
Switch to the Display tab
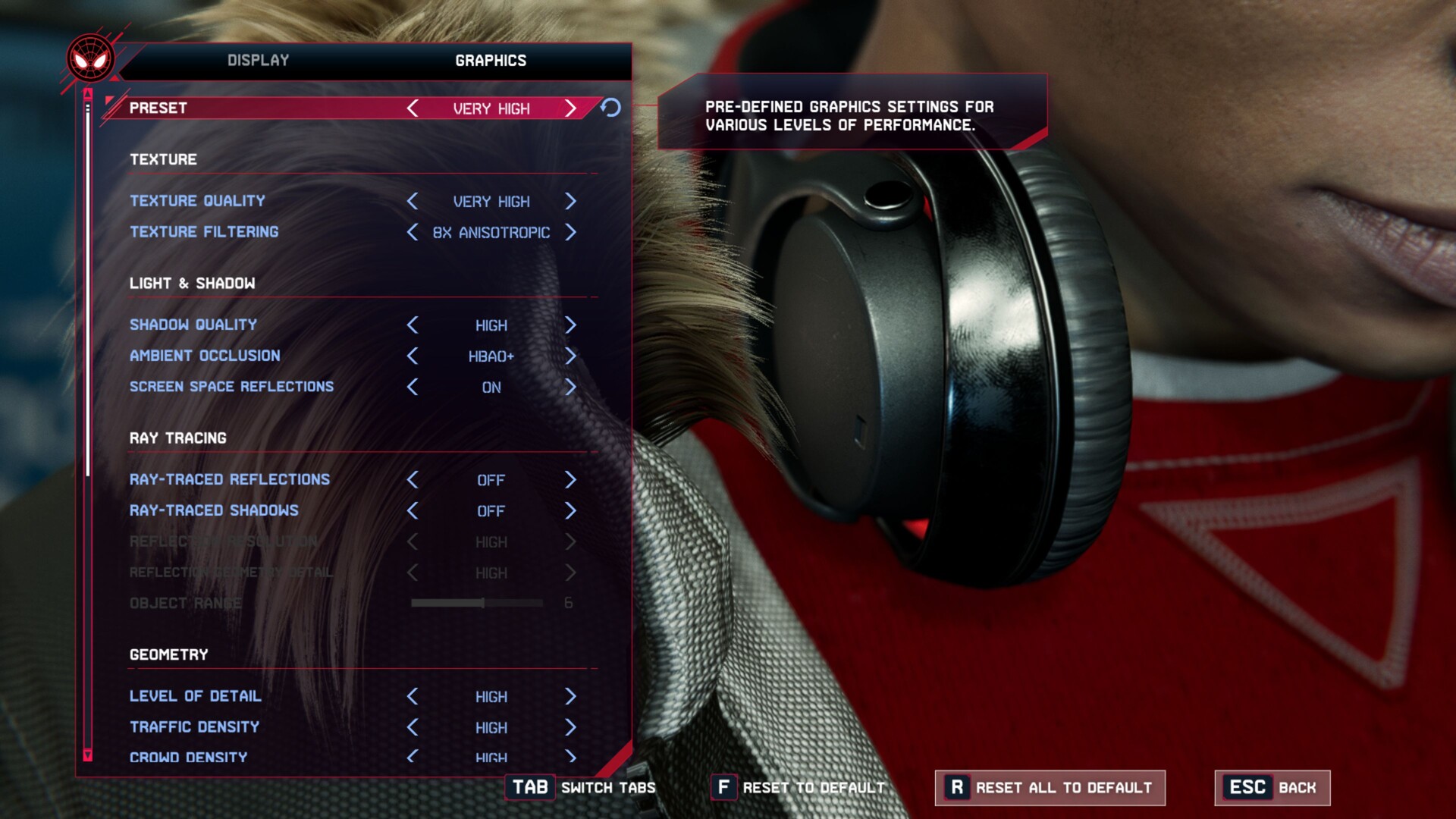tap(258, 61)
